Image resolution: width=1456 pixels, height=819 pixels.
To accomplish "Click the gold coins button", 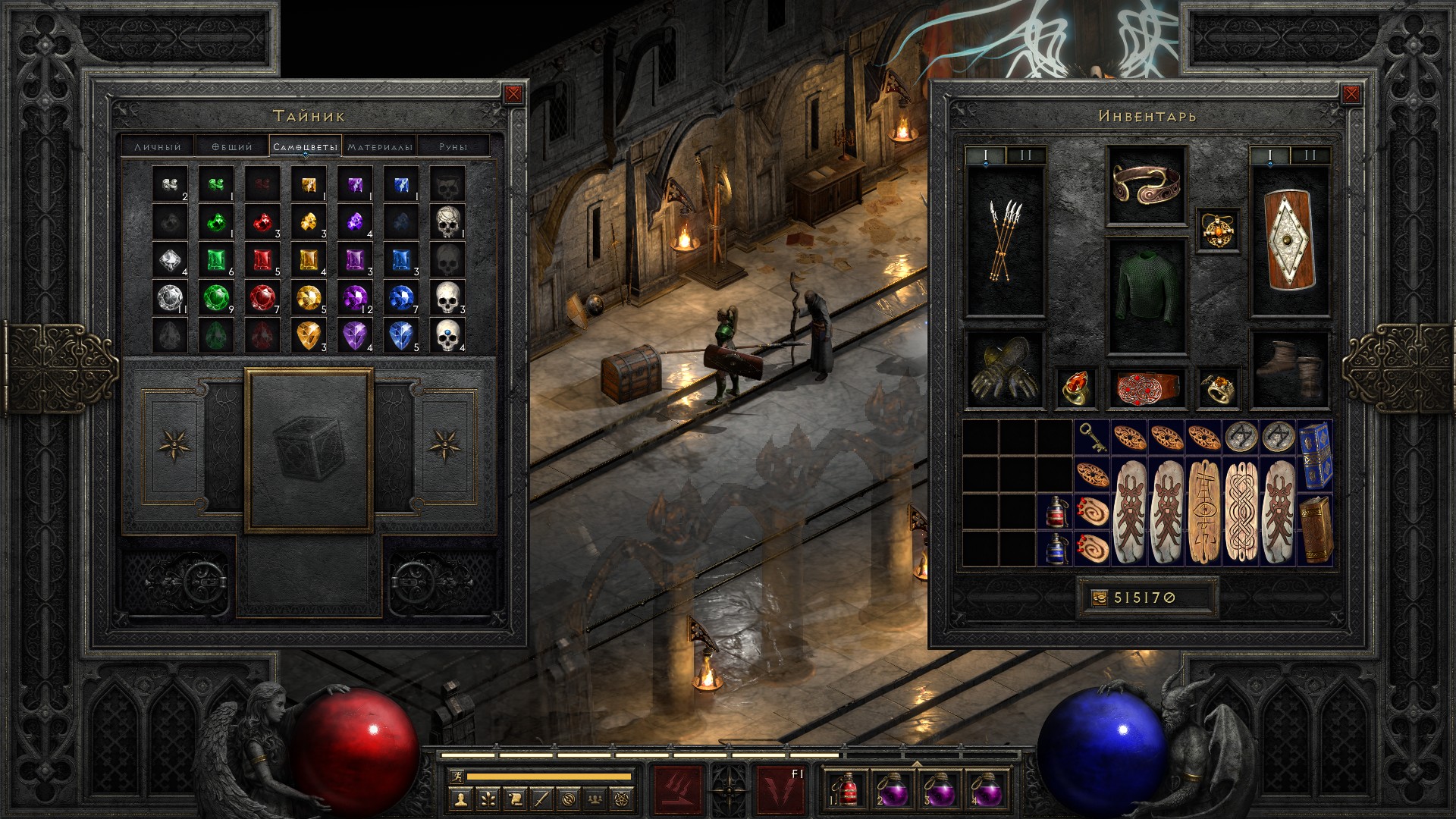I will pyautogui.click(x=1099, y=598).
